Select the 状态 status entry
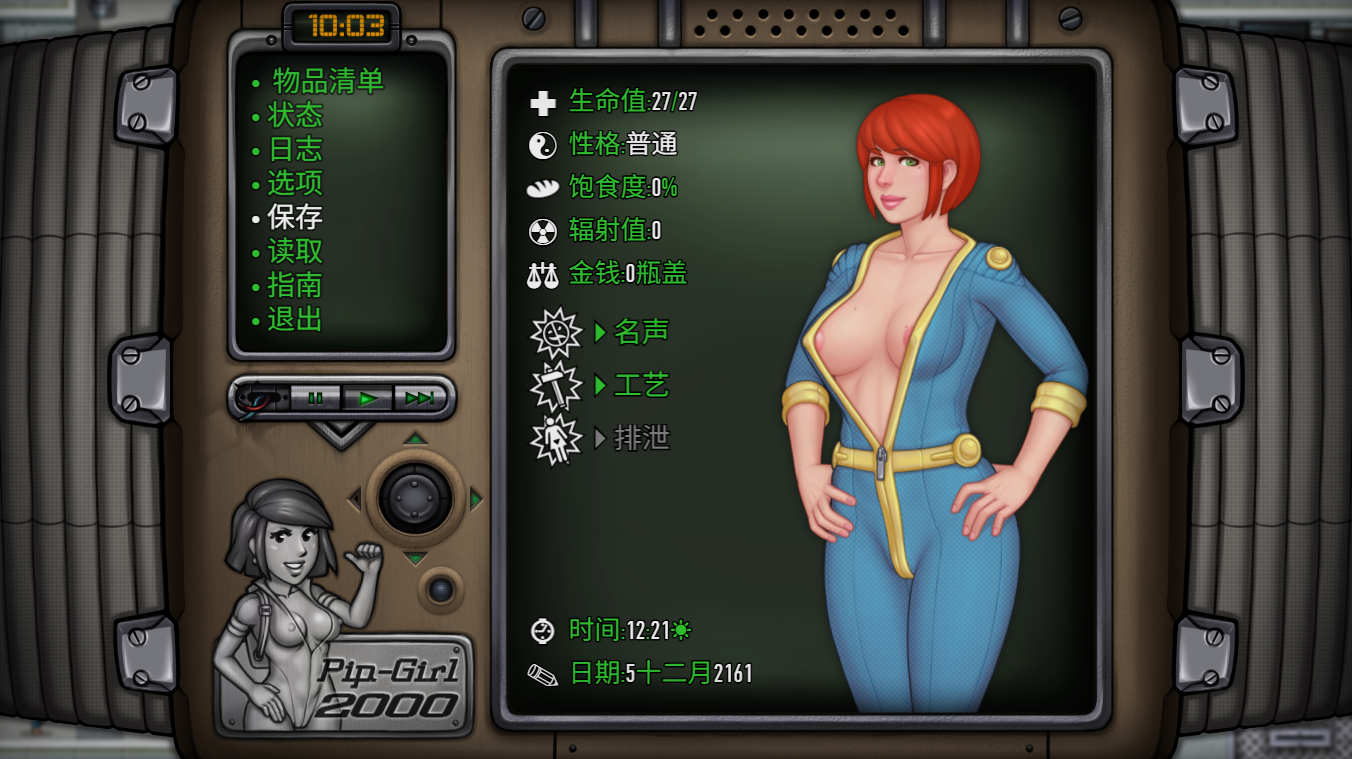The height and width of the screenshot is (759, 1352). [295, 115]
